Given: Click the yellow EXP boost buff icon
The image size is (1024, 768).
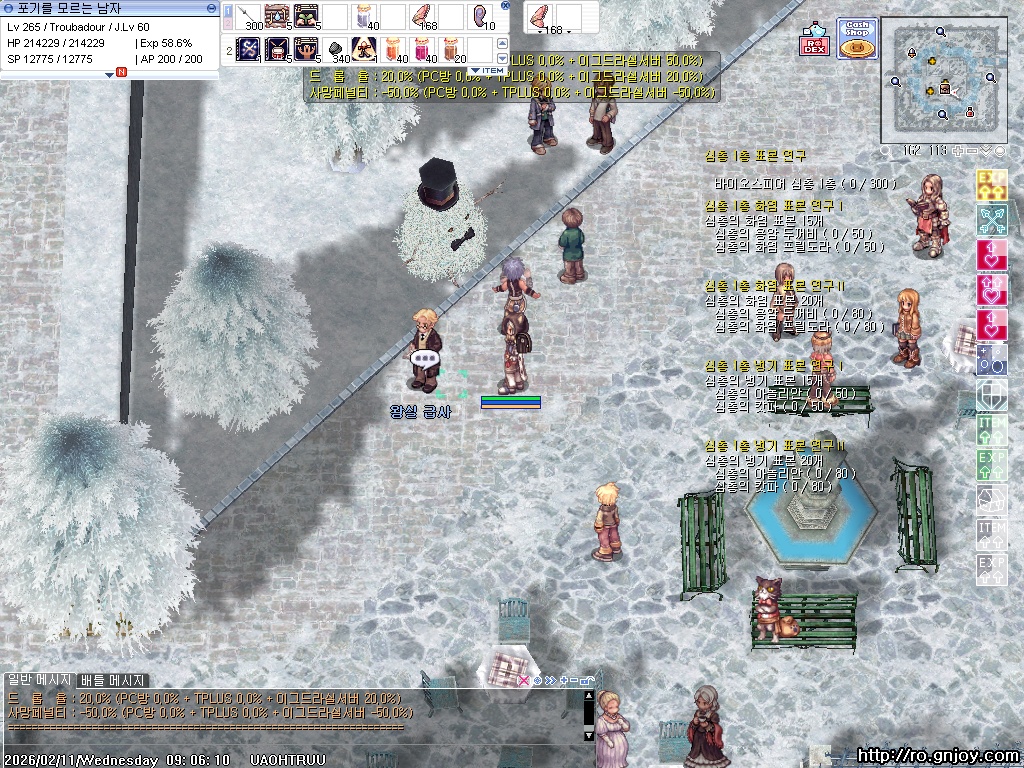Looking at the screenshot, I should (991, 184).
